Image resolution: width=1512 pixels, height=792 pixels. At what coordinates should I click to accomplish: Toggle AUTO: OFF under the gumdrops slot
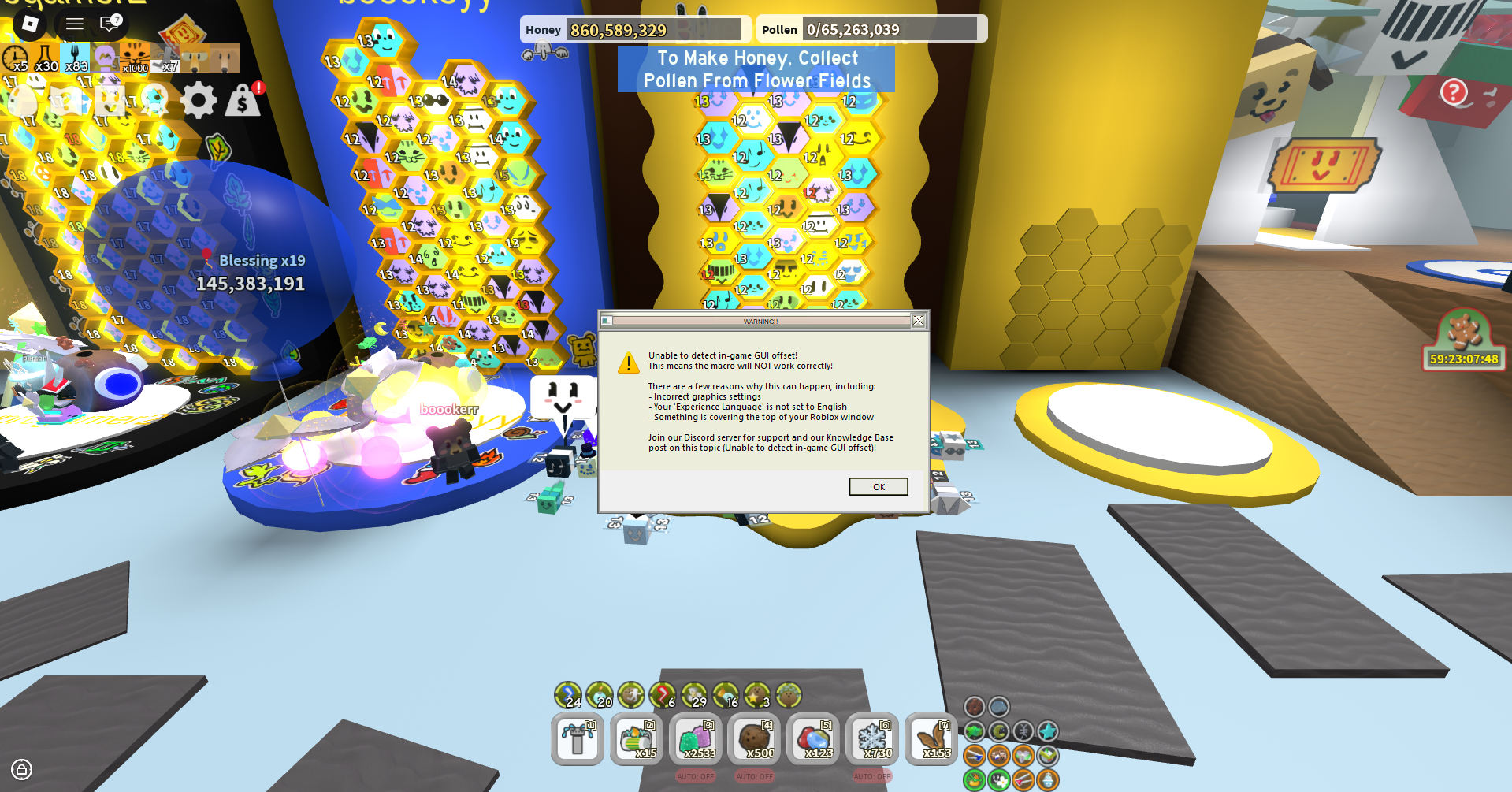click(696, 776)
